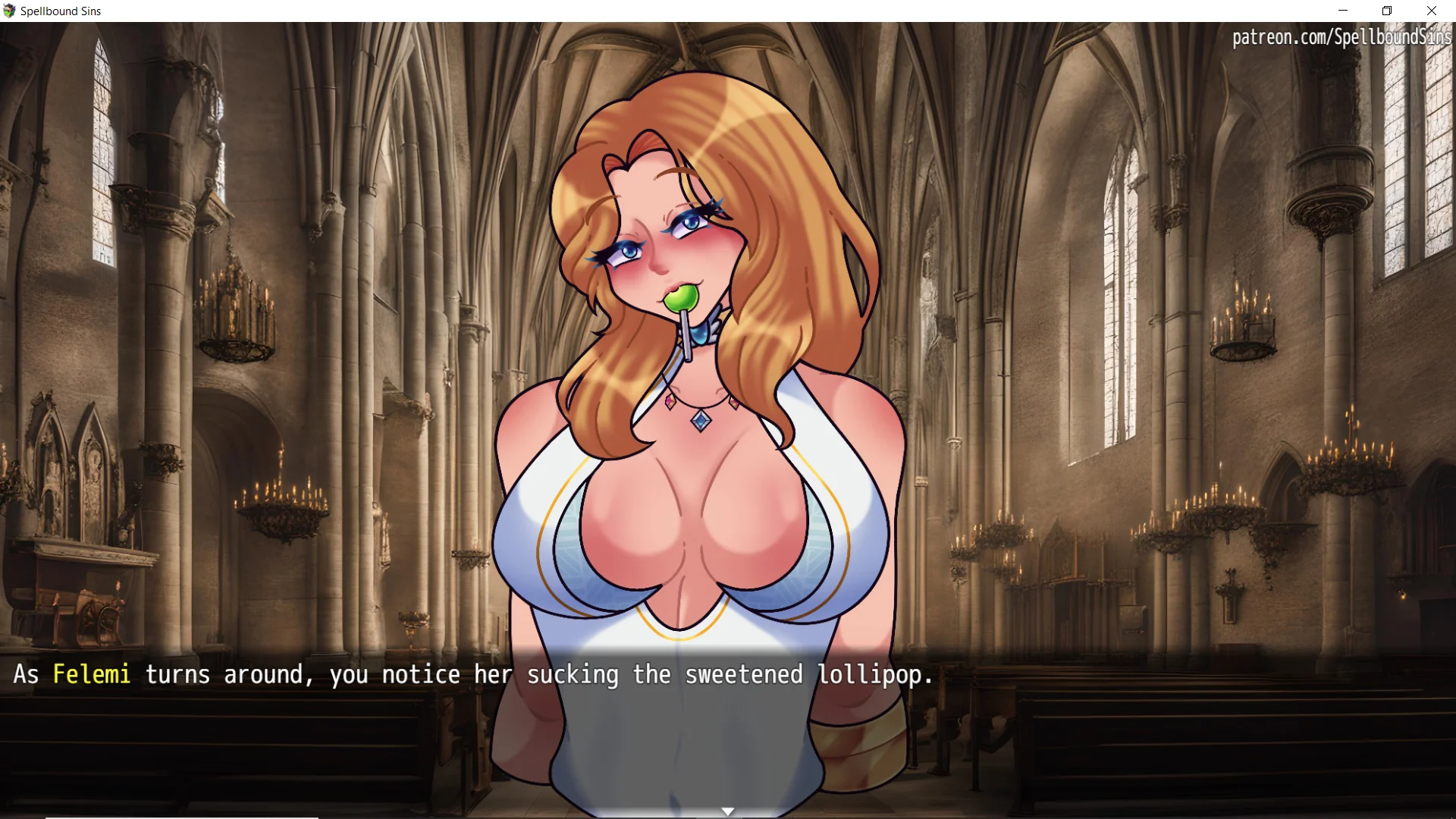1456x819 pixels.
Task: Close the game window
Action: click(x=1431, y=11)
